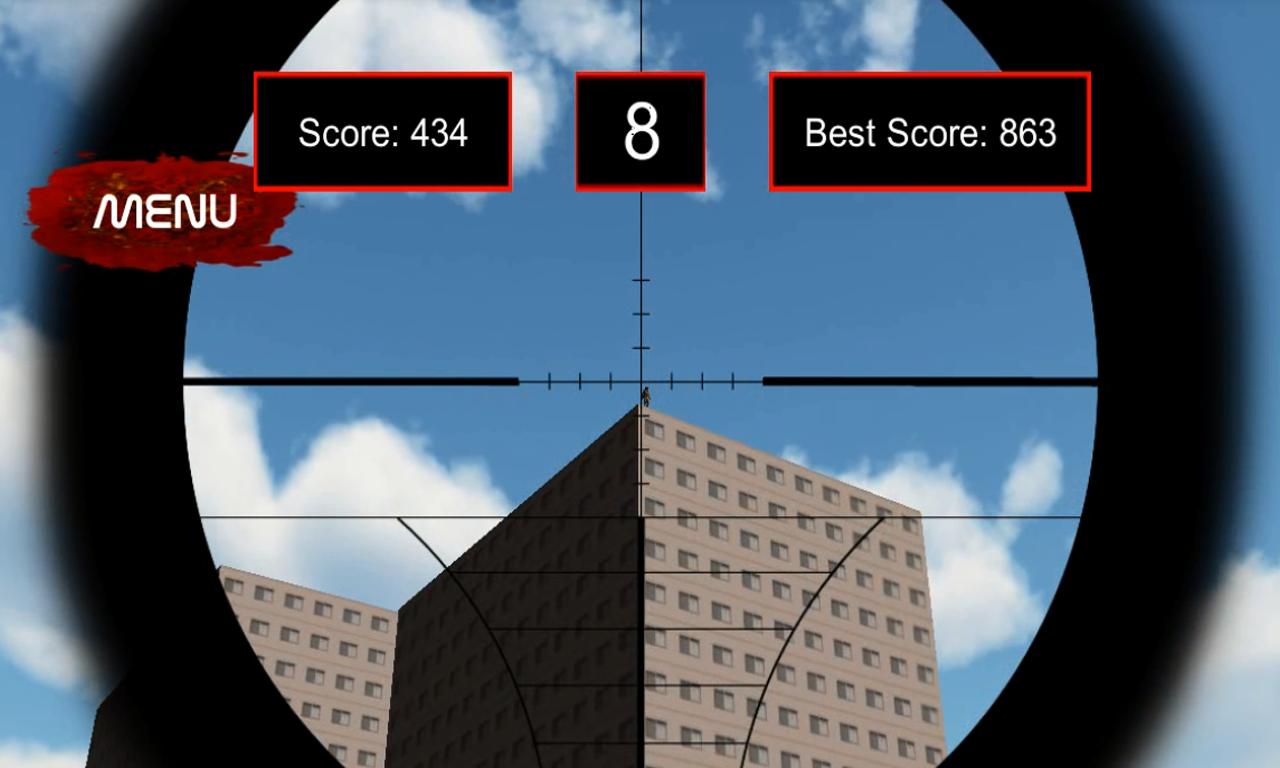The height and width of the screenshot is (768, 1280).
Task: Shoot the enemy standing on the rooftop
Action: (x=646, y=398)
